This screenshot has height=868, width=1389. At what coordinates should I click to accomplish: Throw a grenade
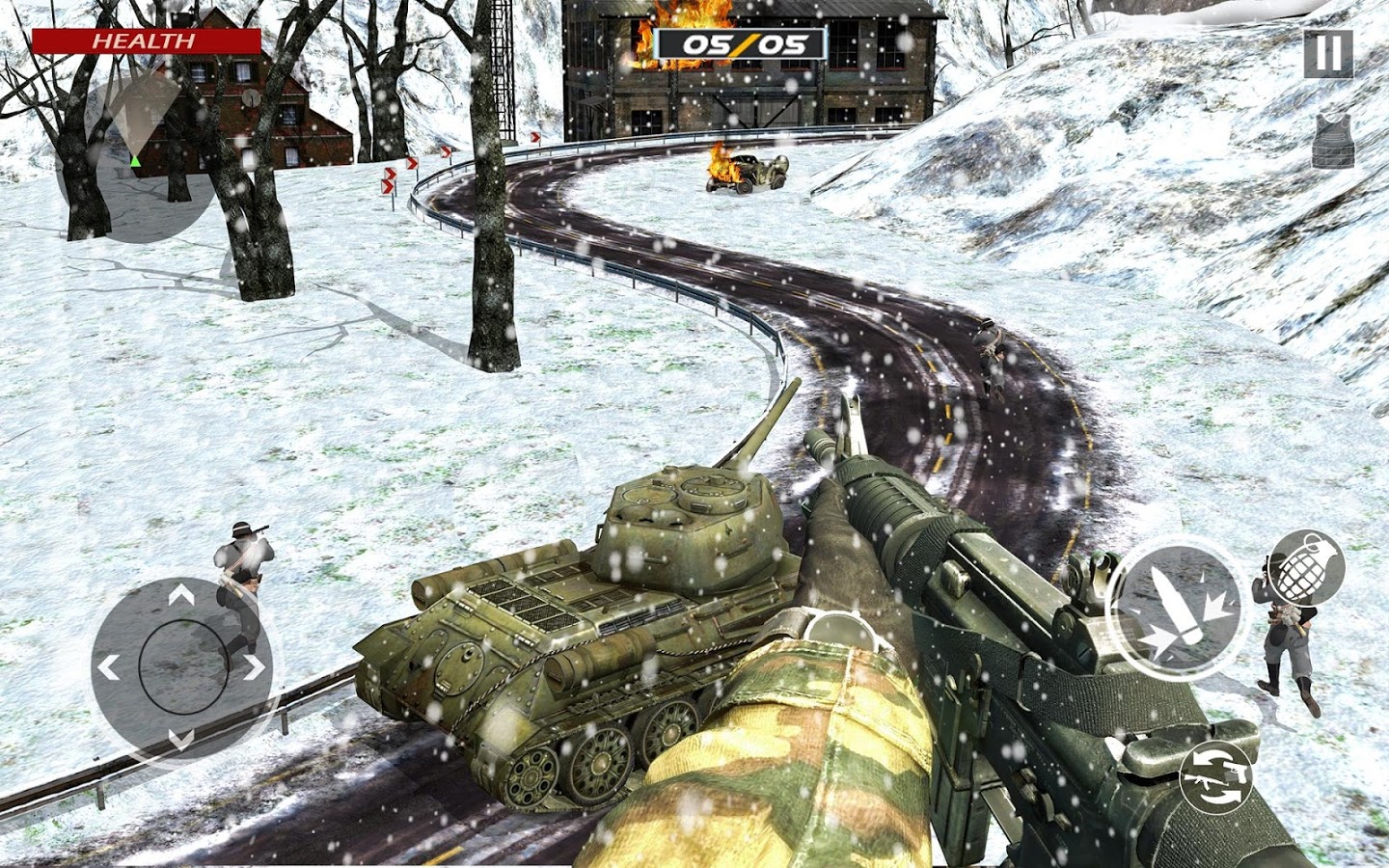1305,569
